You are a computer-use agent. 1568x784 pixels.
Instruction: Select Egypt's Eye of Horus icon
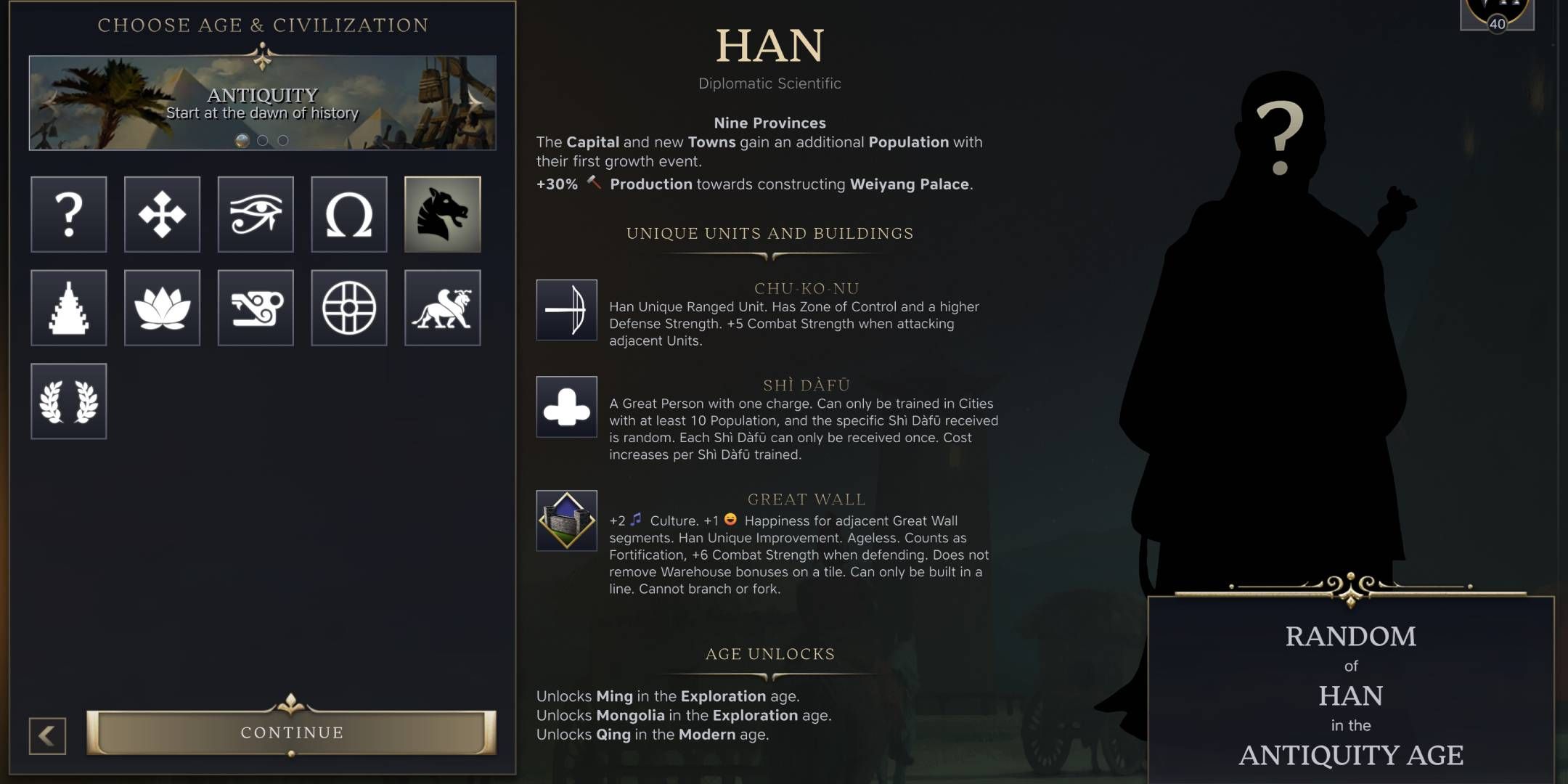(x=256, y=215)
